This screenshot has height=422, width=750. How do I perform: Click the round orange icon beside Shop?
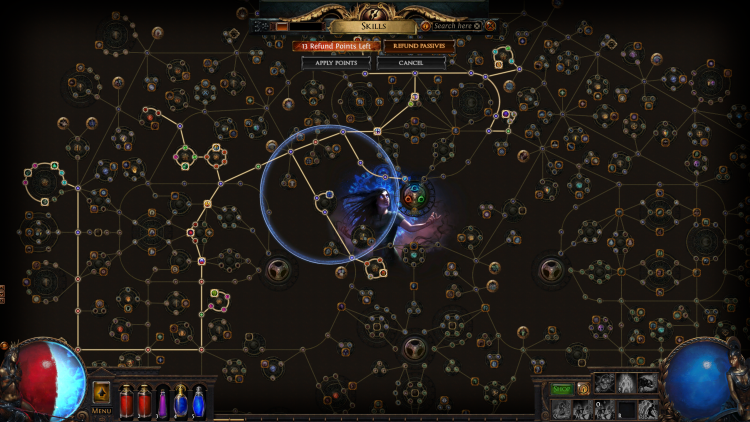click(582, 388)
